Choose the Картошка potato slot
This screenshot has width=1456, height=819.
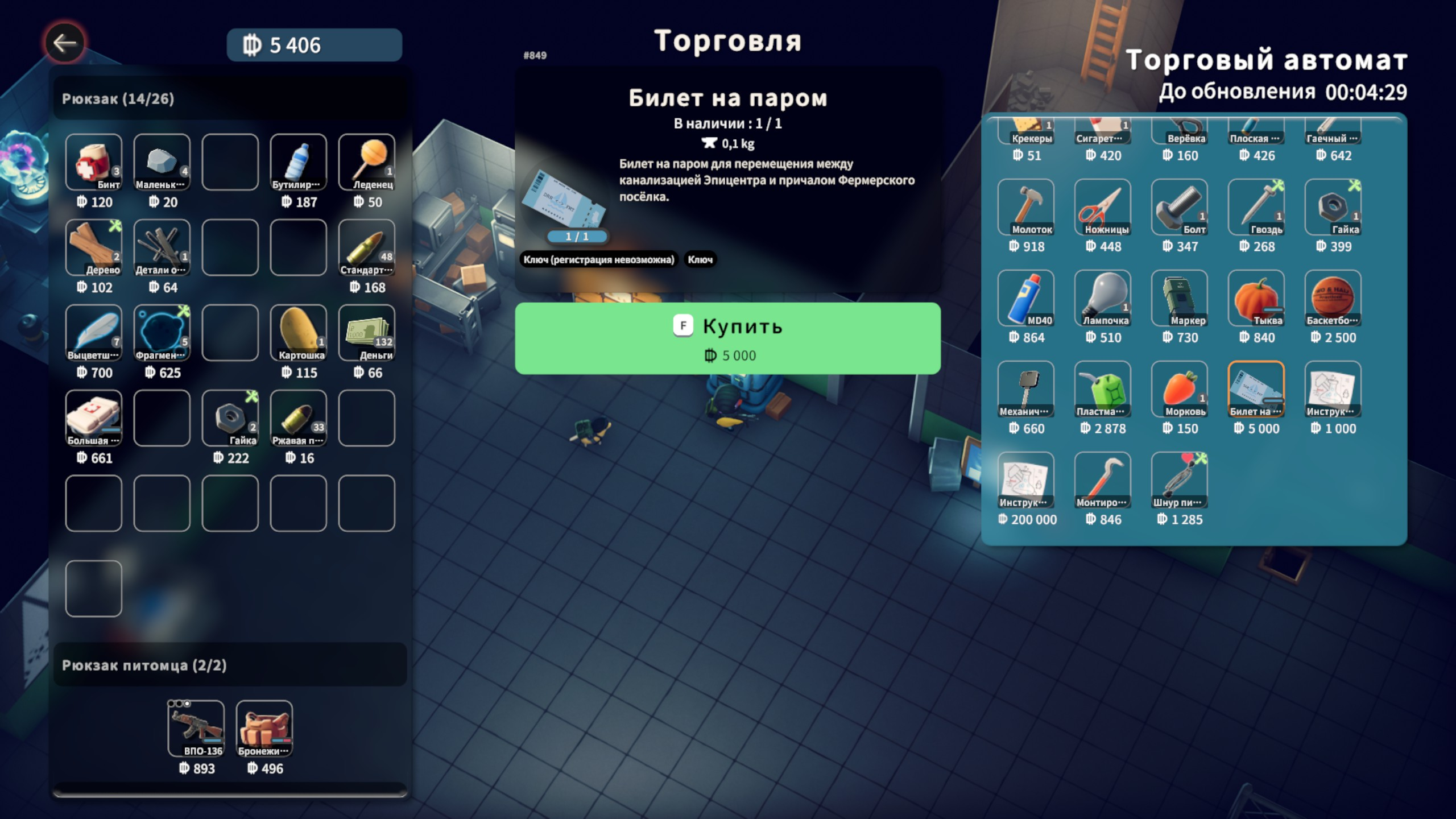point(299,333)
